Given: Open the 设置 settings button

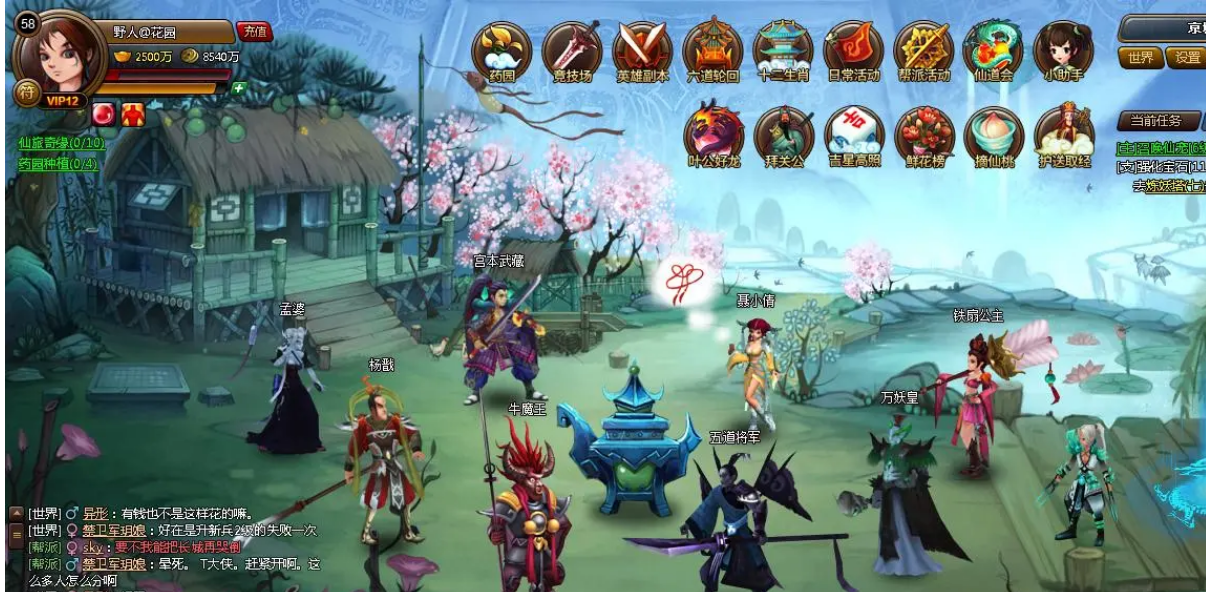Looking at the screenshot, I should pos(1188,58).
